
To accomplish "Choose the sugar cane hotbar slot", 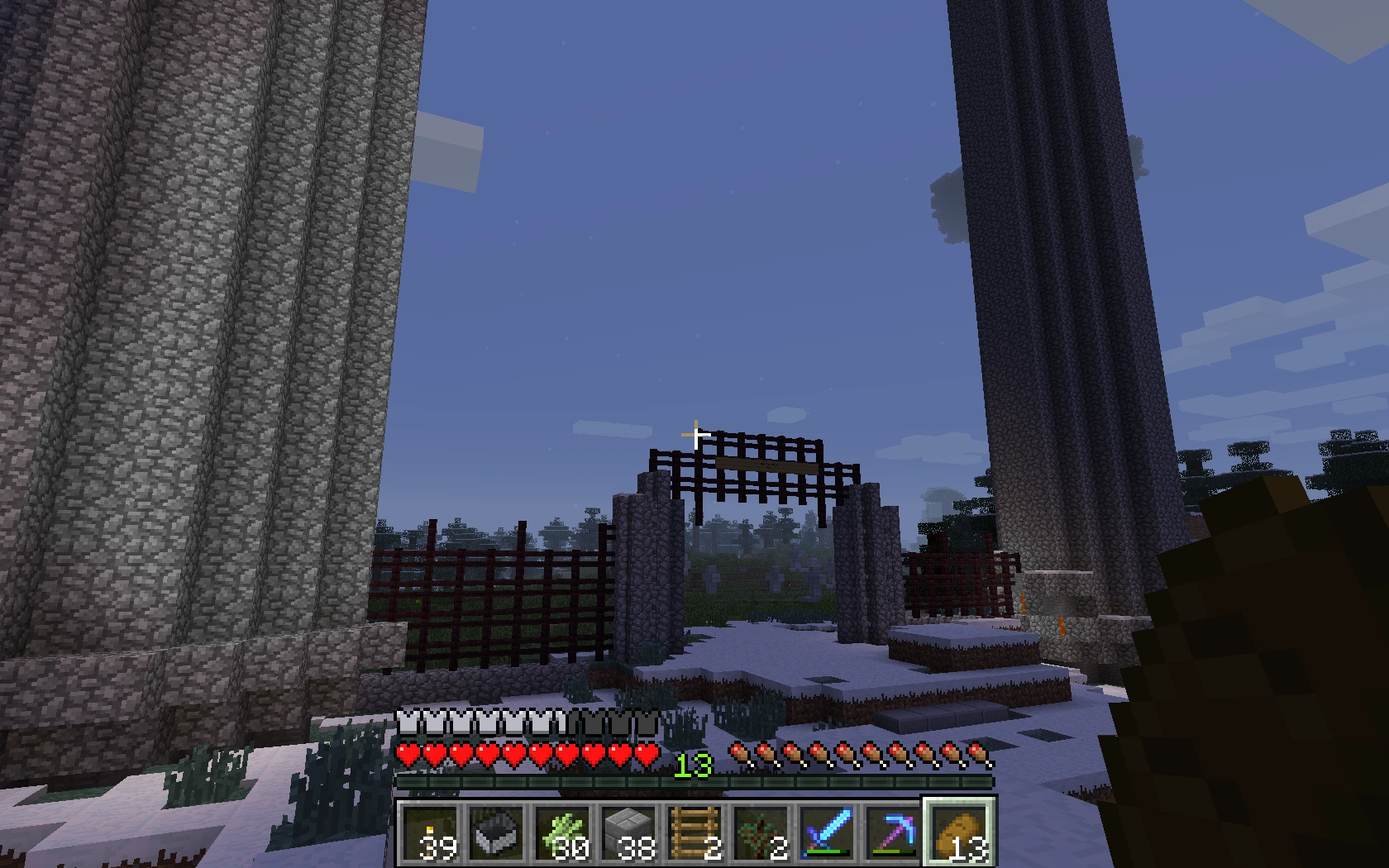I will 562,831.
